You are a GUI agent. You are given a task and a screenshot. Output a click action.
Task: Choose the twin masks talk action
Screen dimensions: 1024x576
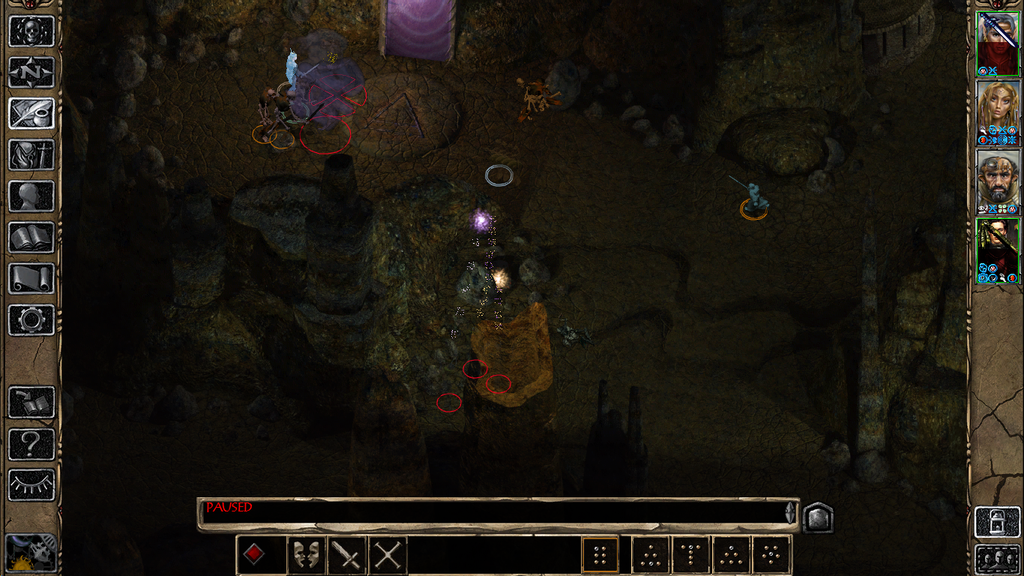pos(305,554)
